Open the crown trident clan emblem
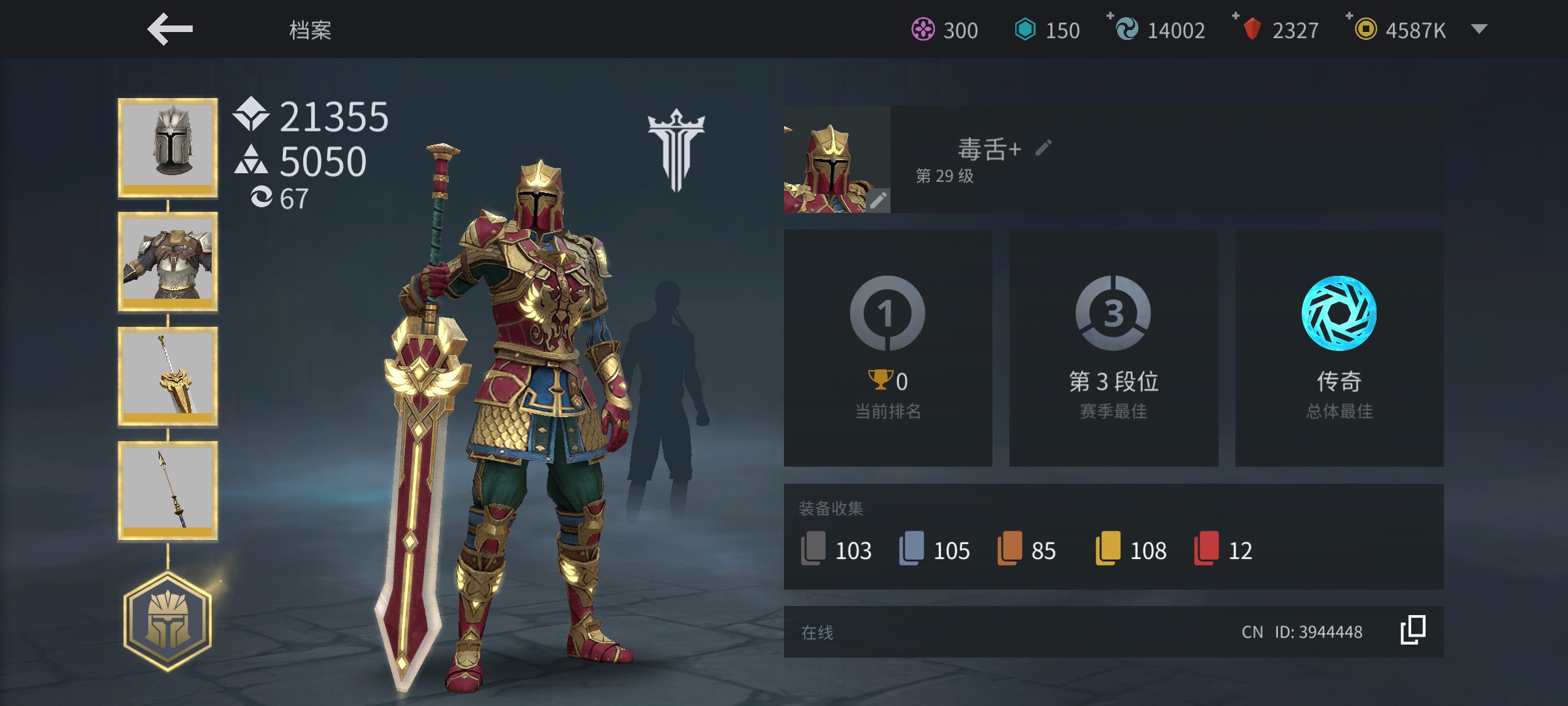Image resolution: width=1568 pixels, height=706 pixels. 676,150
